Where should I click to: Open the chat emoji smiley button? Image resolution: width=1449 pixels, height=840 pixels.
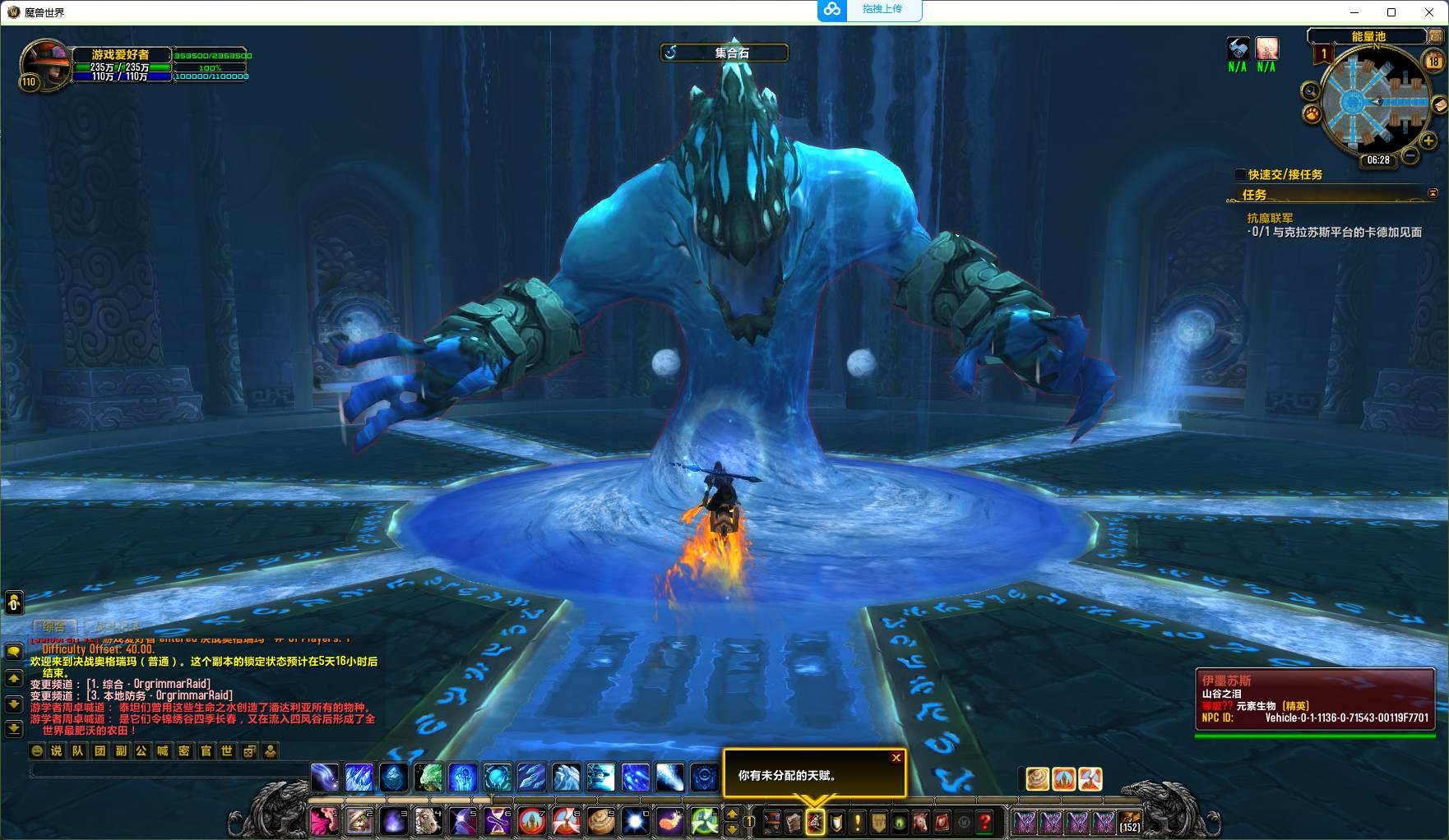(37, 750)
